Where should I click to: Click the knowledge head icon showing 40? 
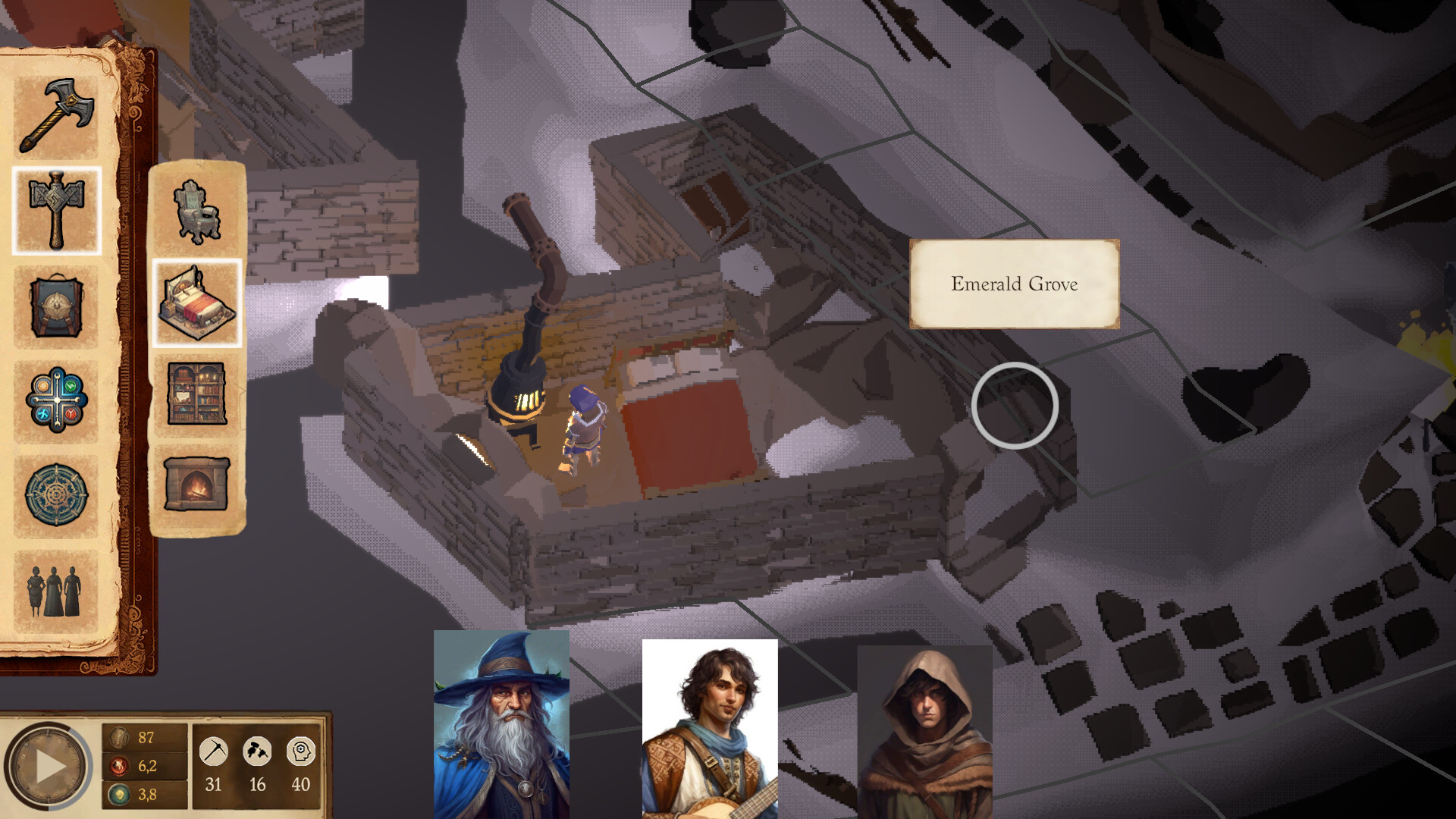(301, 749)
